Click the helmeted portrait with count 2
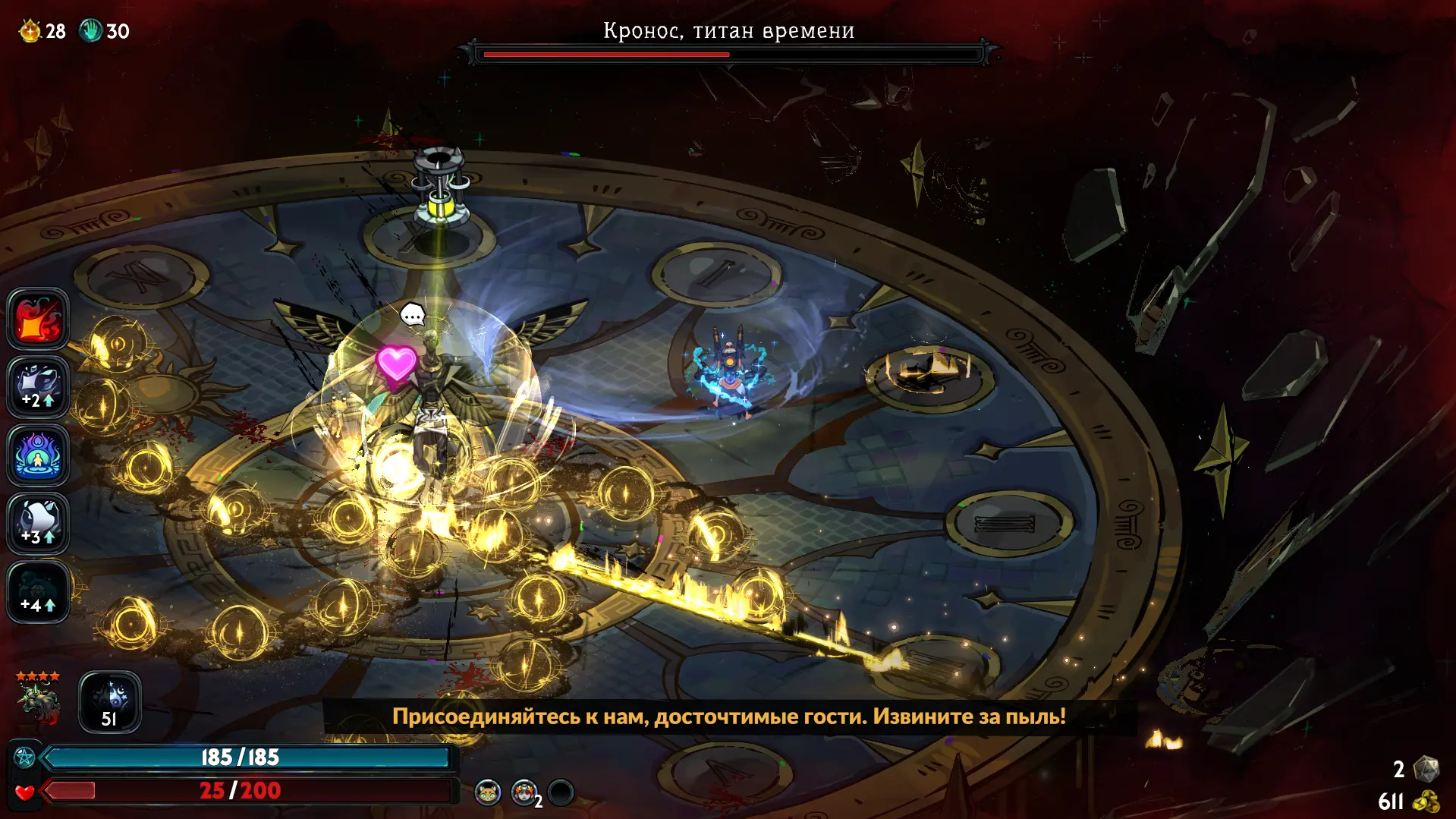 click(x=524, y=792)
